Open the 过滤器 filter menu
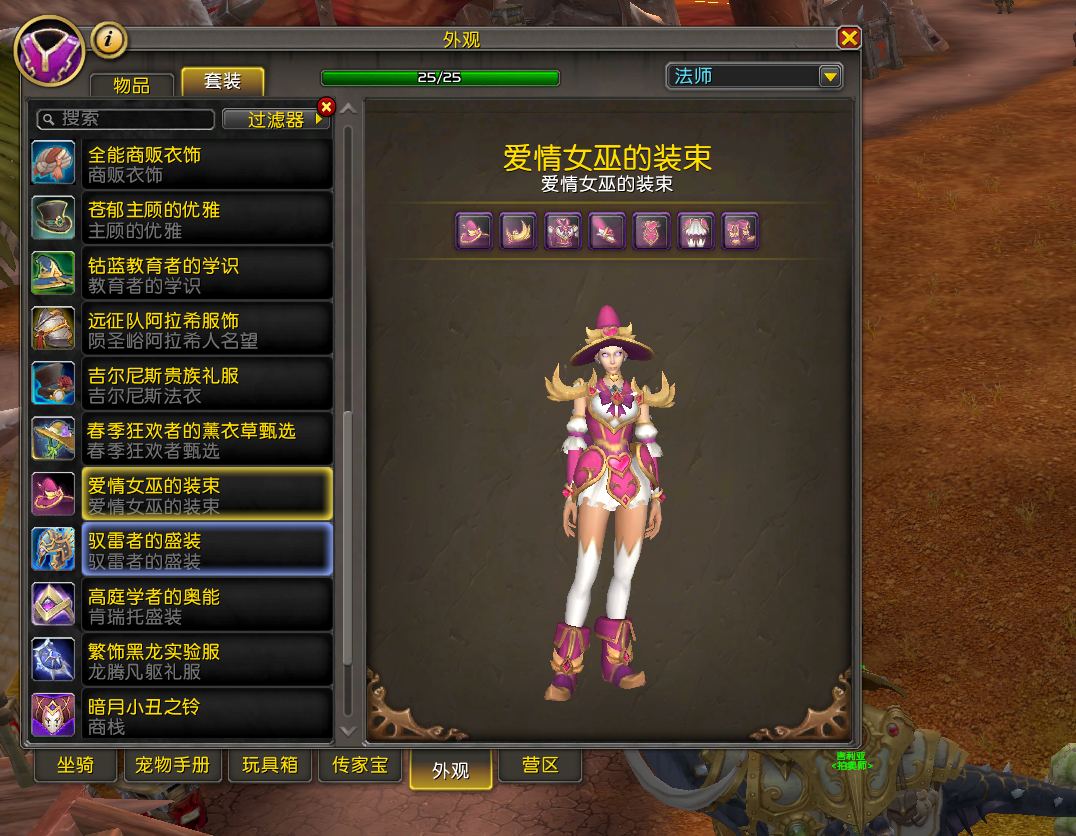Viewport: 1076px width, 836px height. (x=276, y=119)
